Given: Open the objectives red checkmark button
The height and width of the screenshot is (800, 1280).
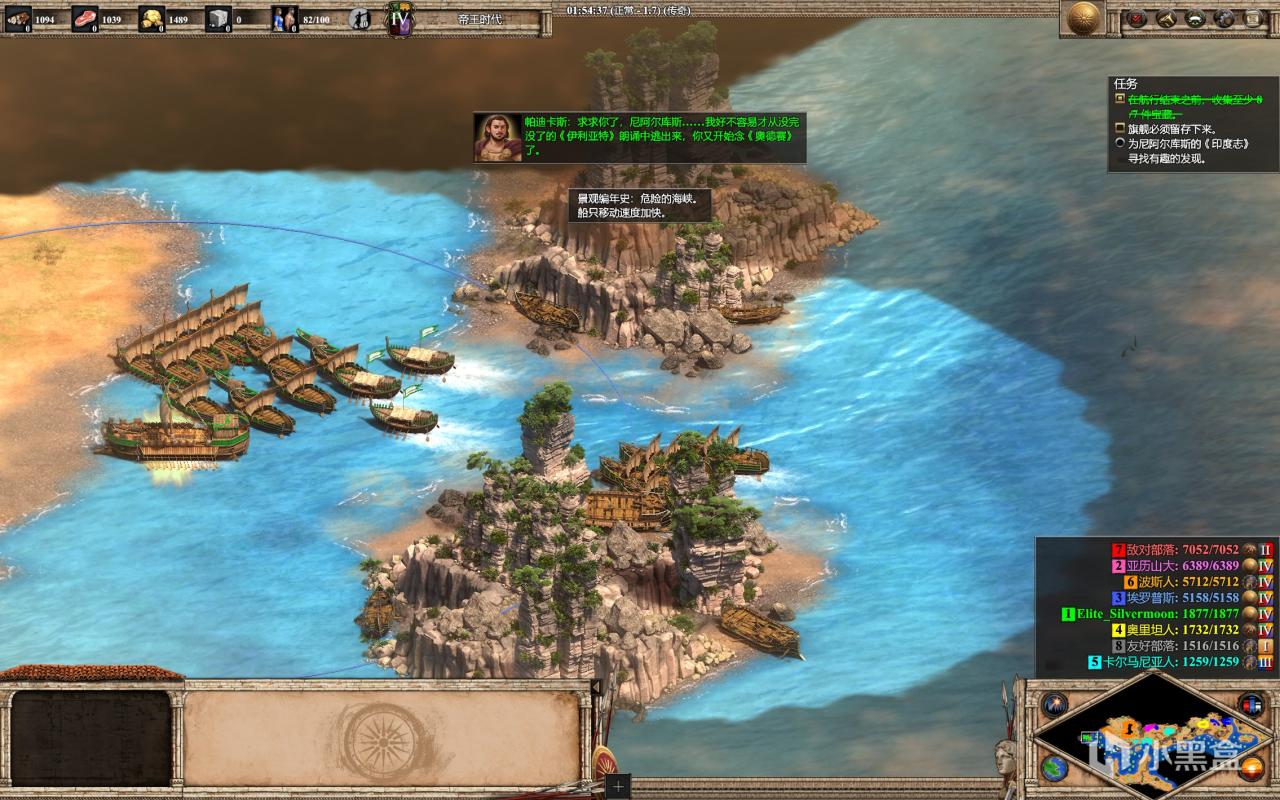Looking at the screenshot, I should point(1137,18).
